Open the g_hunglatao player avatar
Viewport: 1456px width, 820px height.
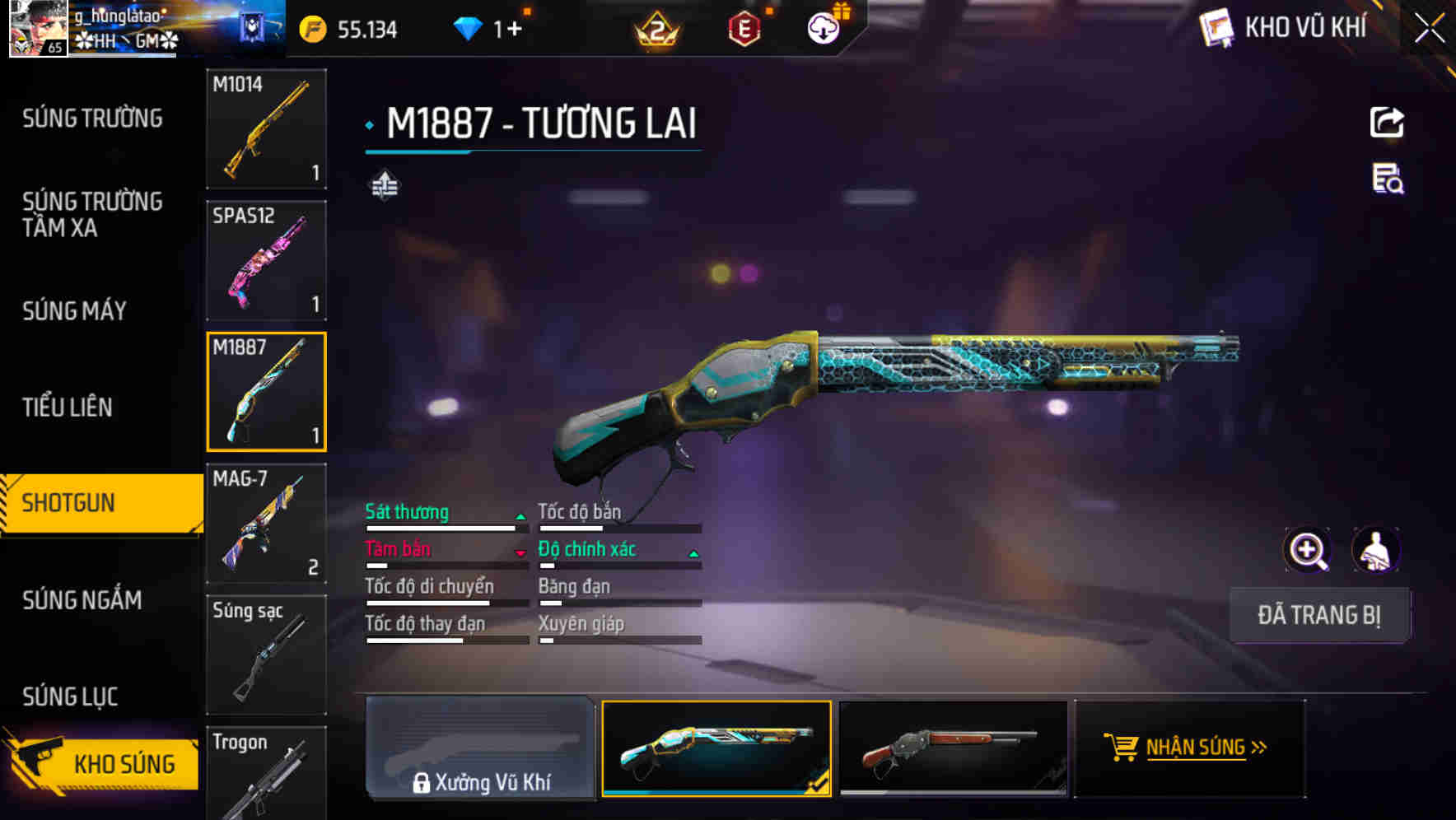[x=39, y=30]
